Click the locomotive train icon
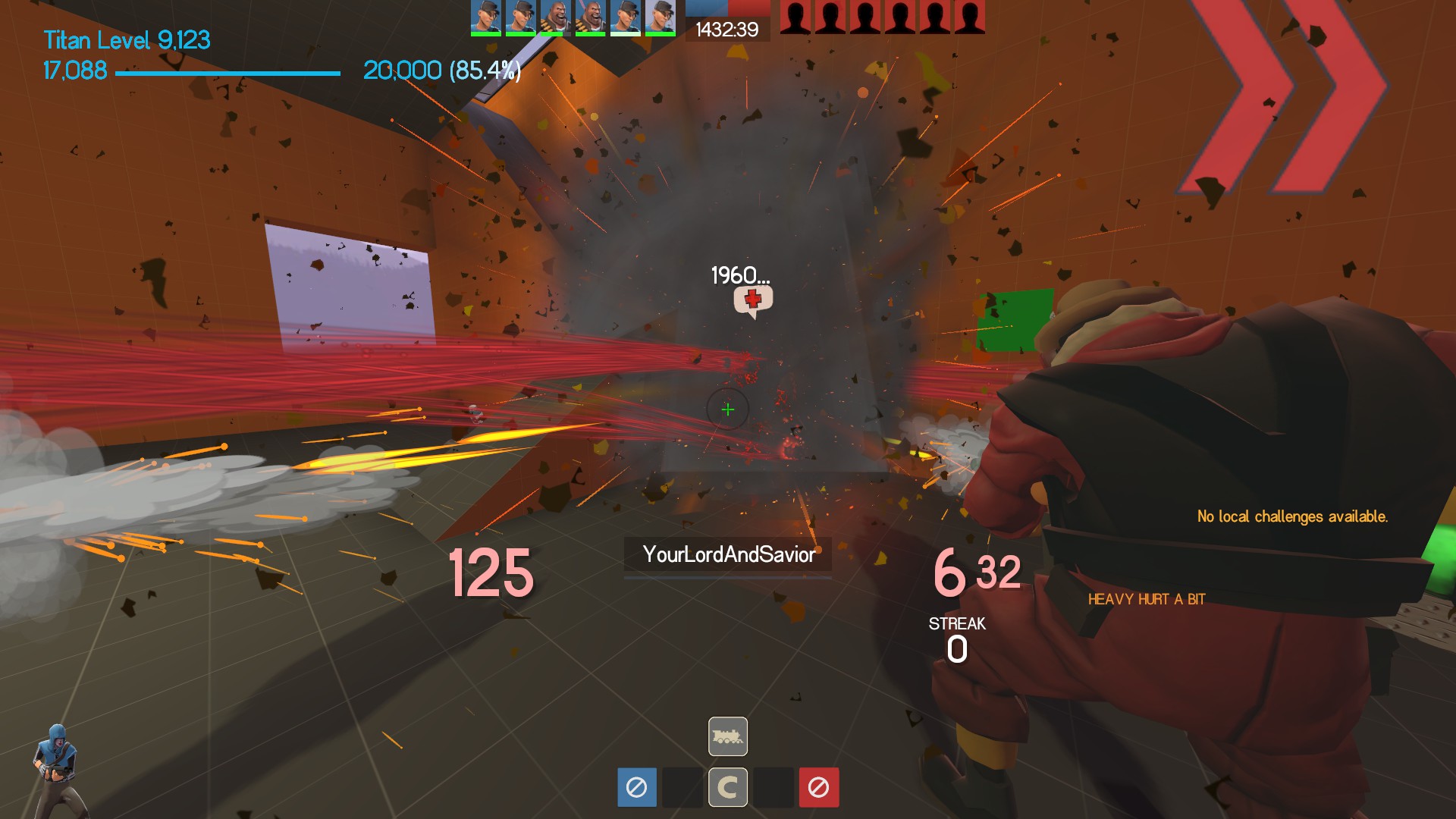Screen dimensions: 1456x819 click(727, 736)
